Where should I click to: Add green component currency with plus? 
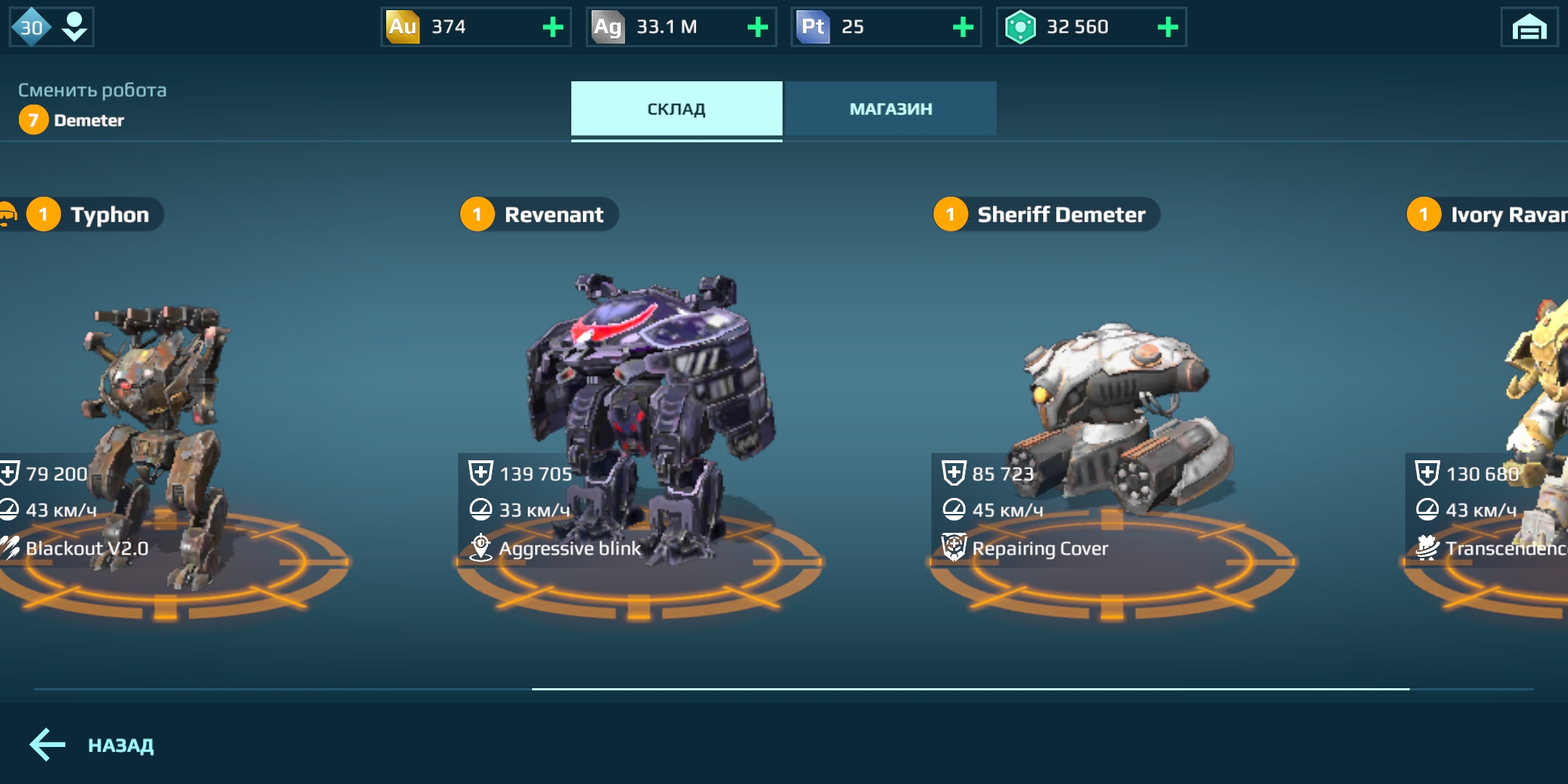(x=1167, y=28)
